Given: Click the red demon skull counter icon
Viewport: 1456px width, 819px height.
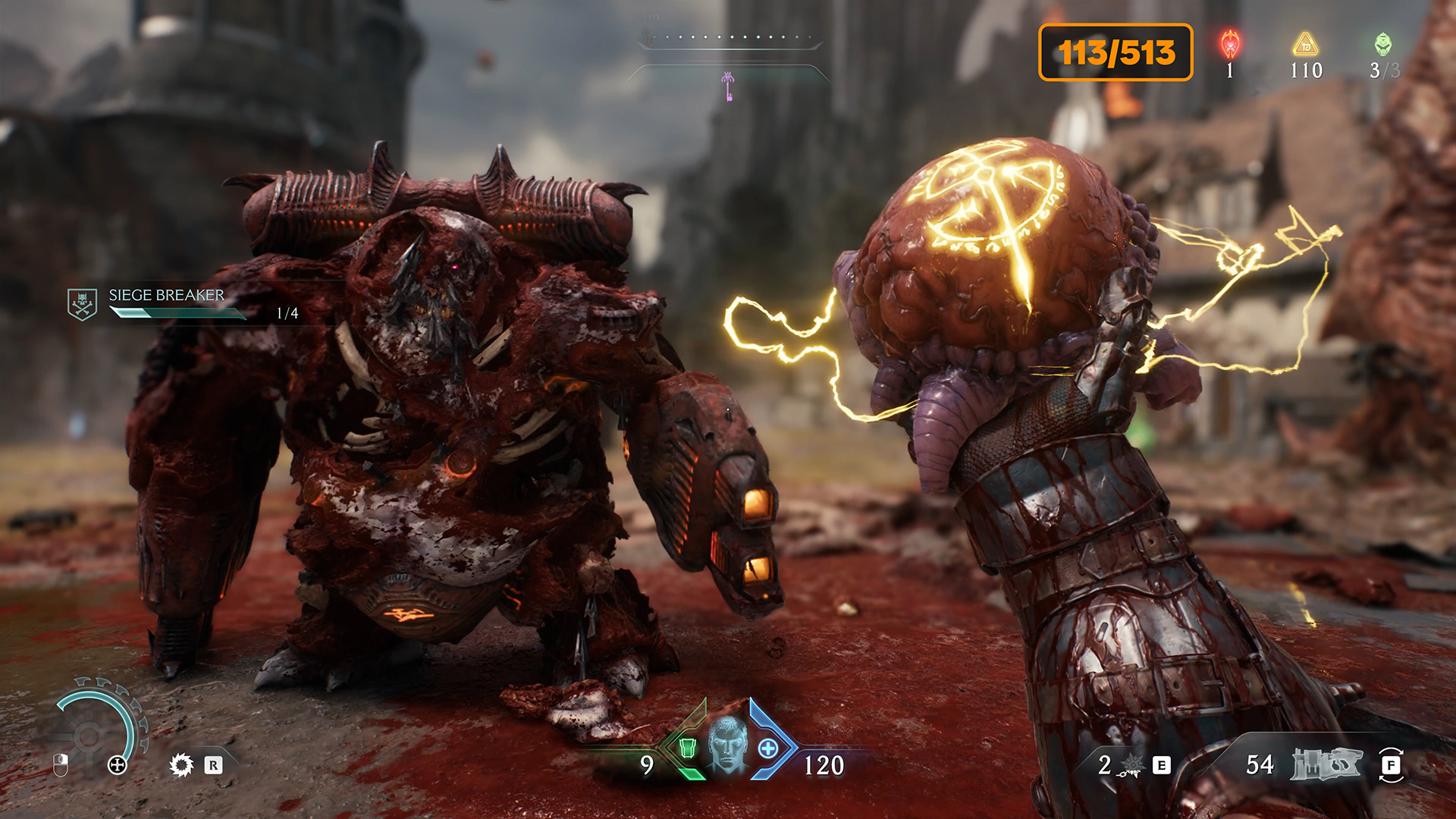Looking at the screenshot, I should [x=1230, y=45].
